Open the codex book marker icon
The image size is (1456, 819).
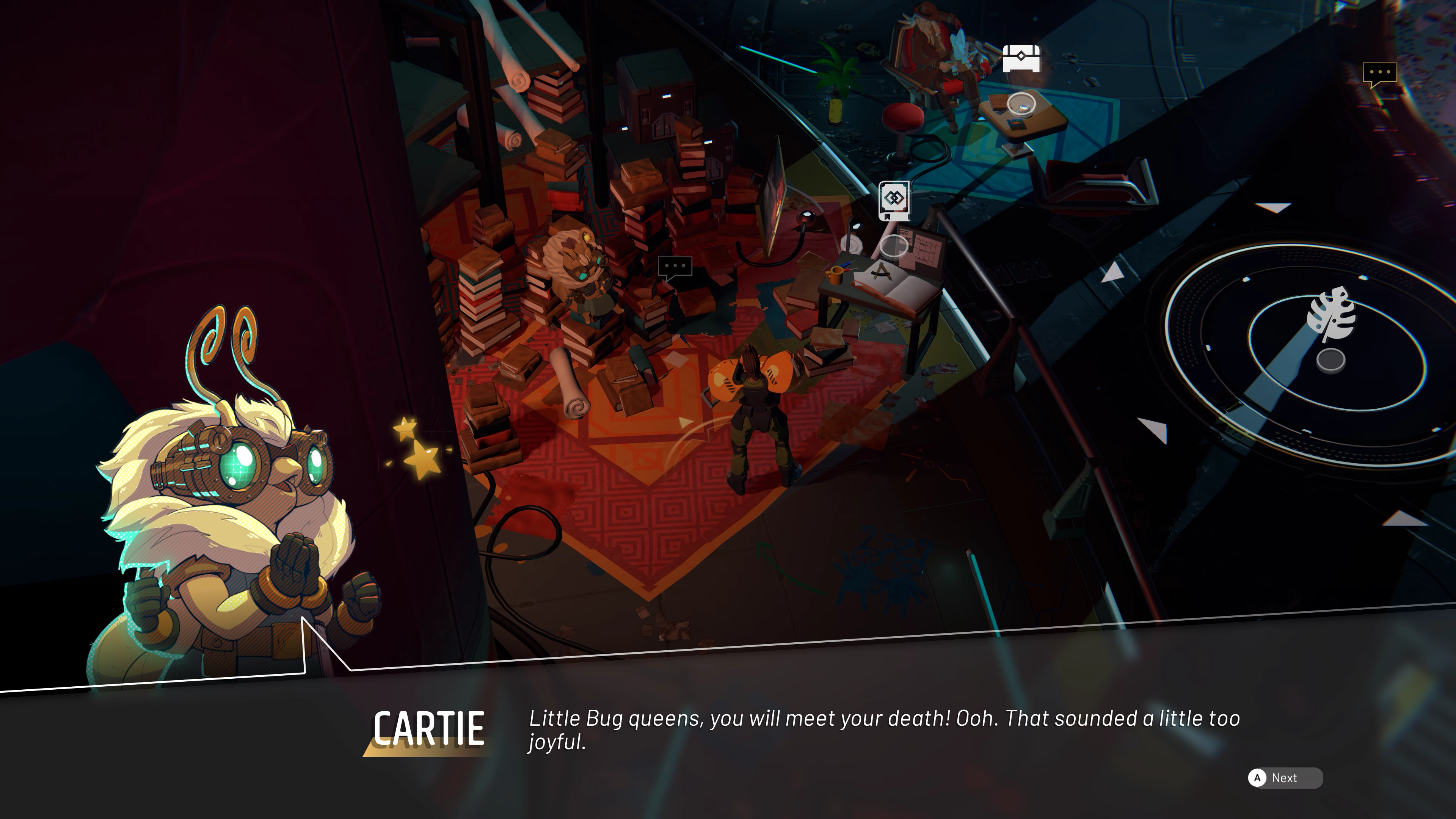(x=894, y=201)
